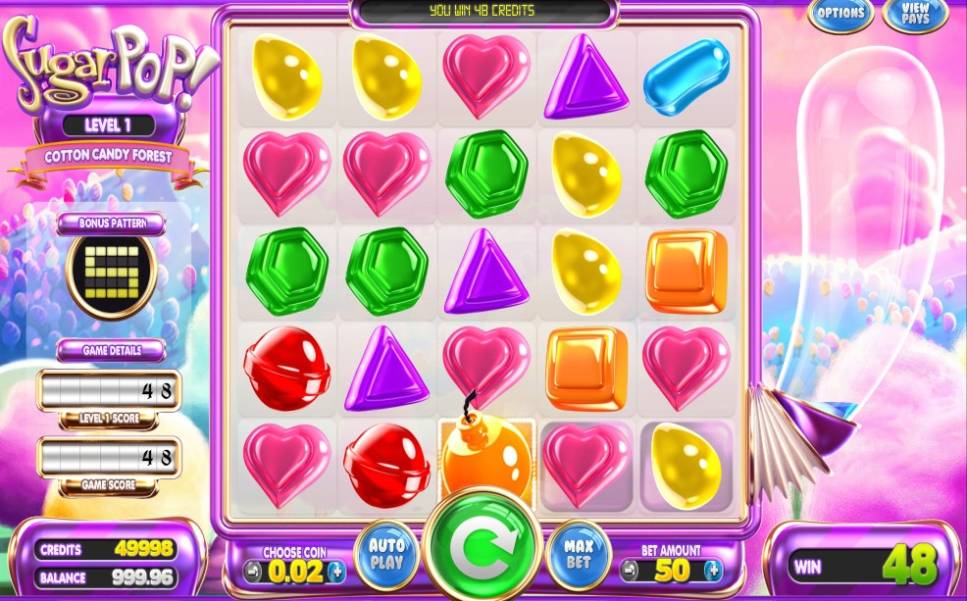Decrease the coin value with the minus button

point(253,571)
